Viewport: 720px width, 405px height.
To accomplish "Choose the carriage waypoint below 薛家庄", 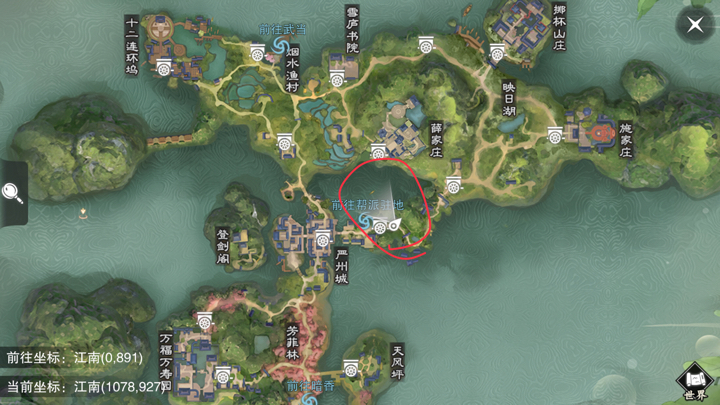I will (453, 185).
